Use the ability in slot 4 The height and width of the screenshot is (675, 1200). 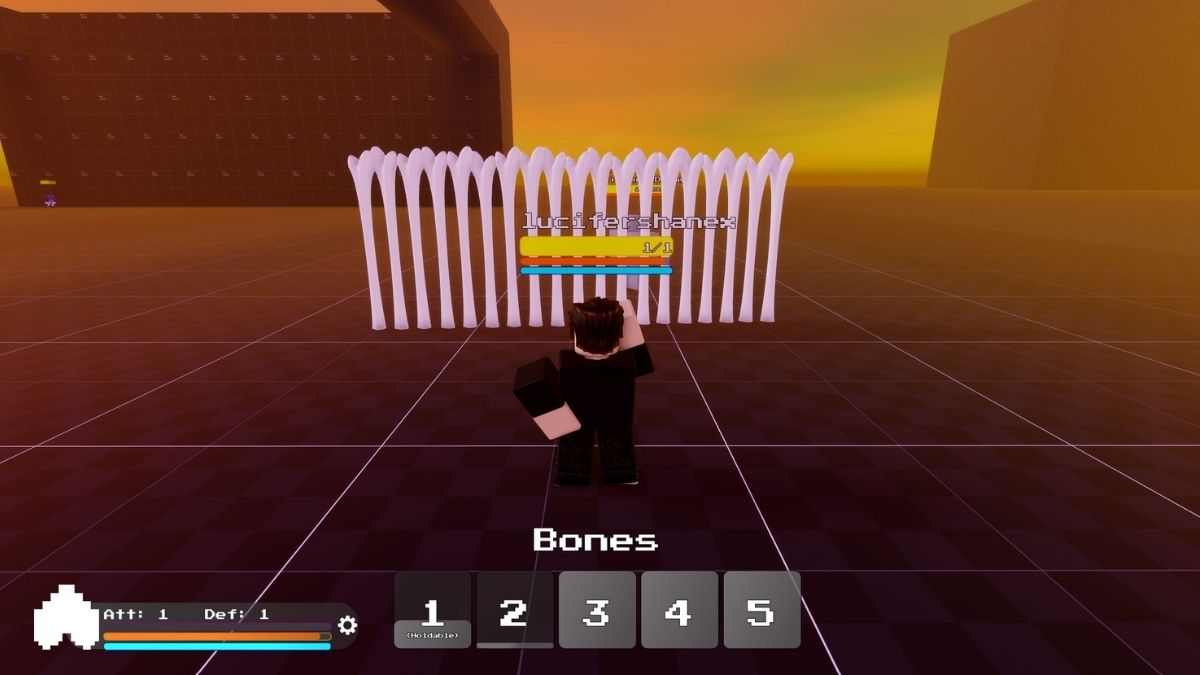click(679, 610)
